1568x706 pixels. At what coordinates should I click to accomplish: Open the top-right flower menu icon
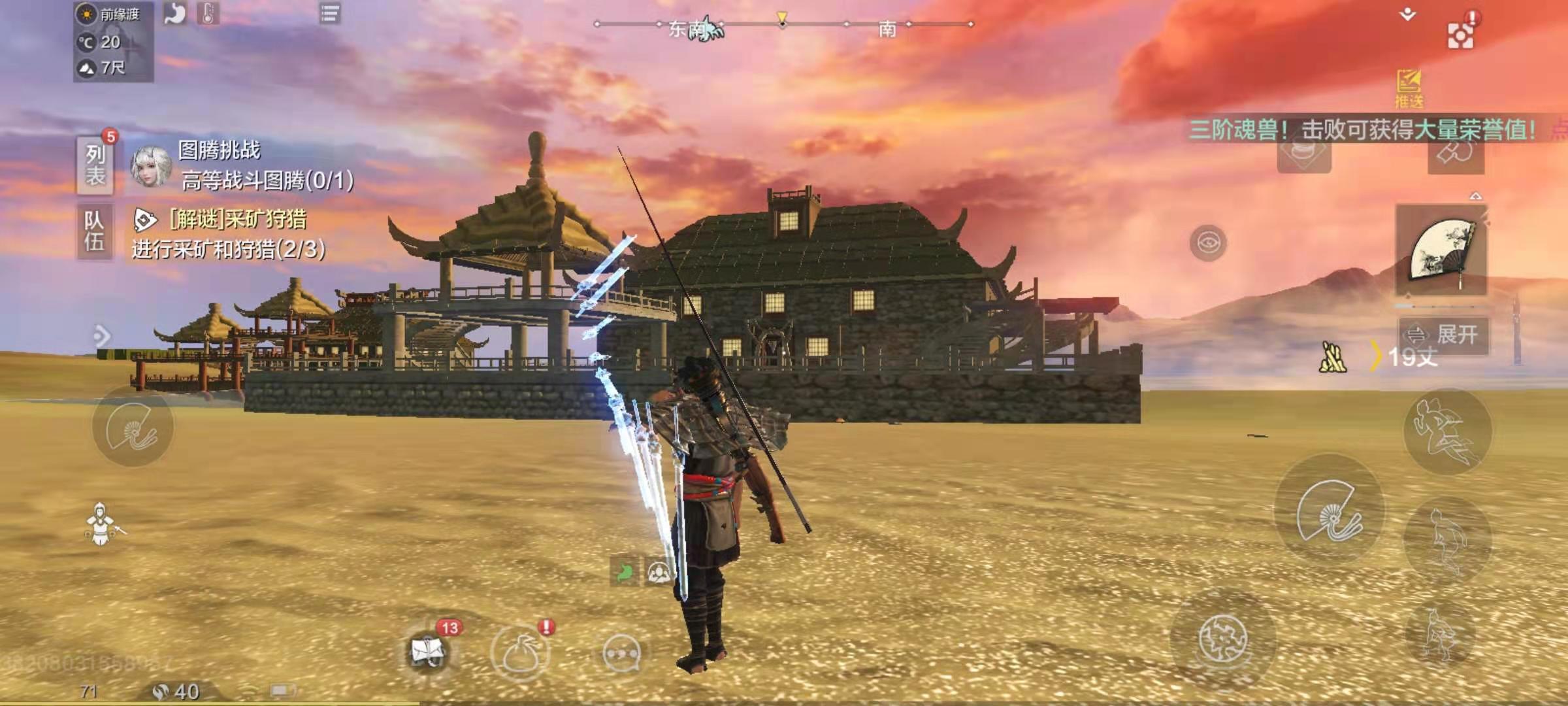point(1460,35)
